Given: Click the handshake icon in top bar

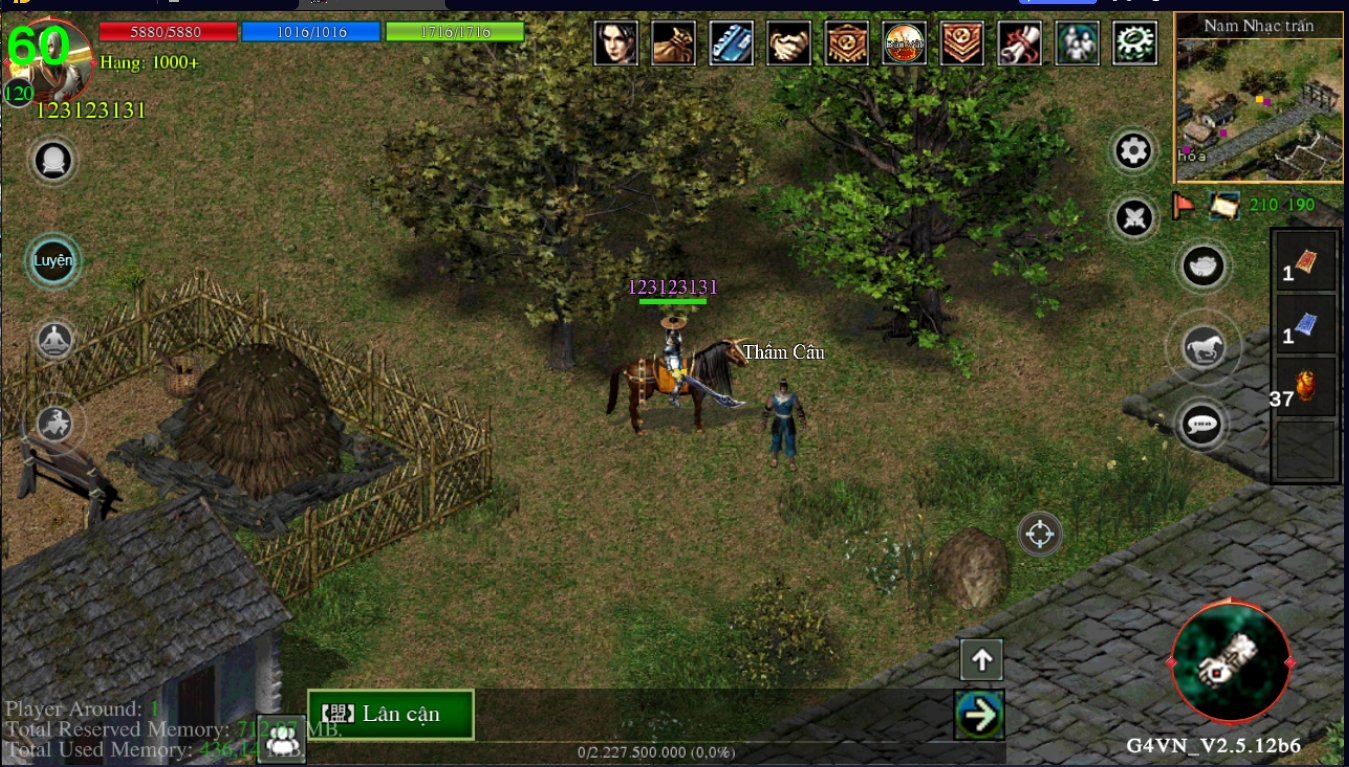Looking at the screenshot, I should point(789,43).
